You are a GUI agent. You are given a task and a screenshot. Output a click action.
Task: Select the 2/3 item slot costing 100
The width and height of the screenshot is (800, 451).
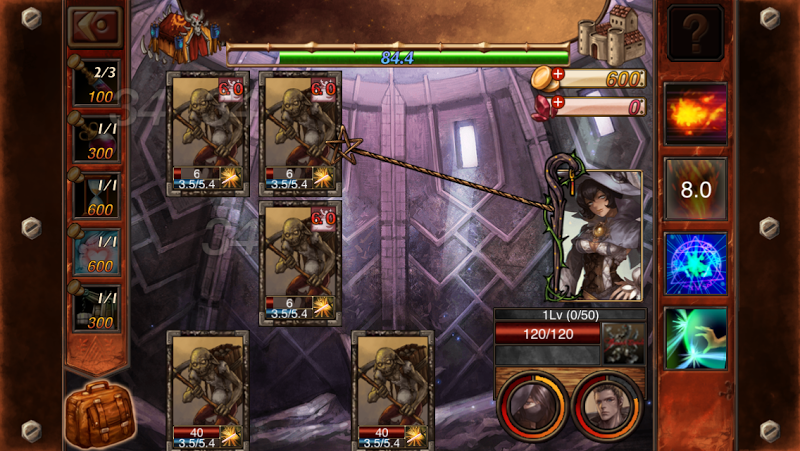point(98,84)
